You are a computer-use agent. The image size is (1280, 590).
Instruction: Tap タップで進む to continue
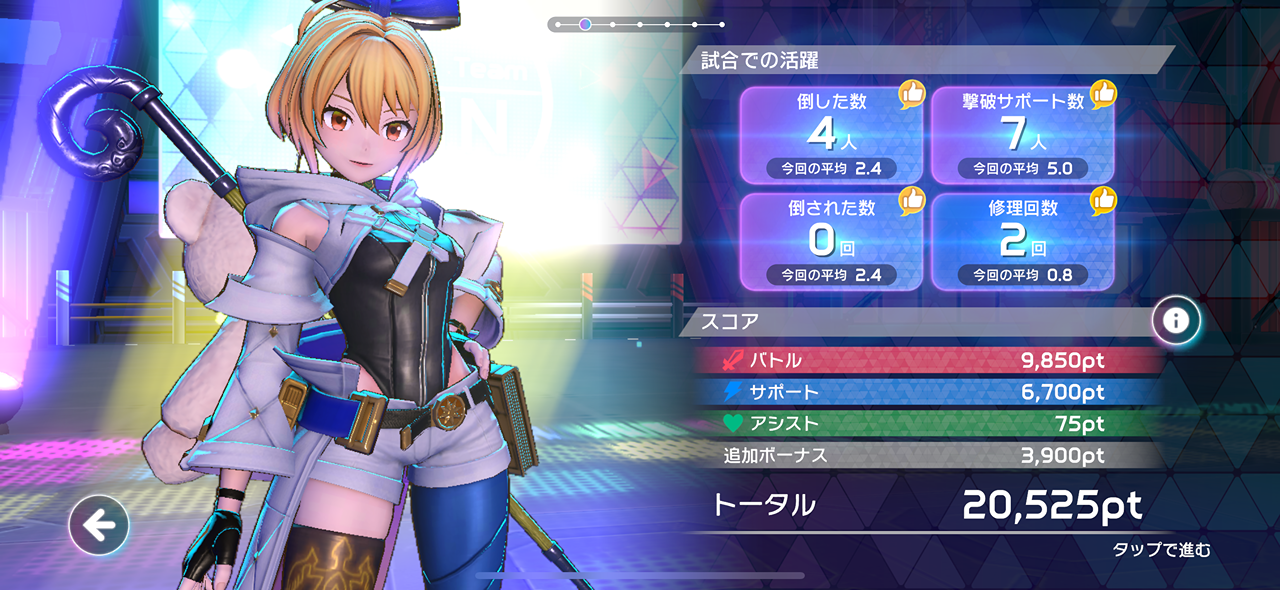1161,550
